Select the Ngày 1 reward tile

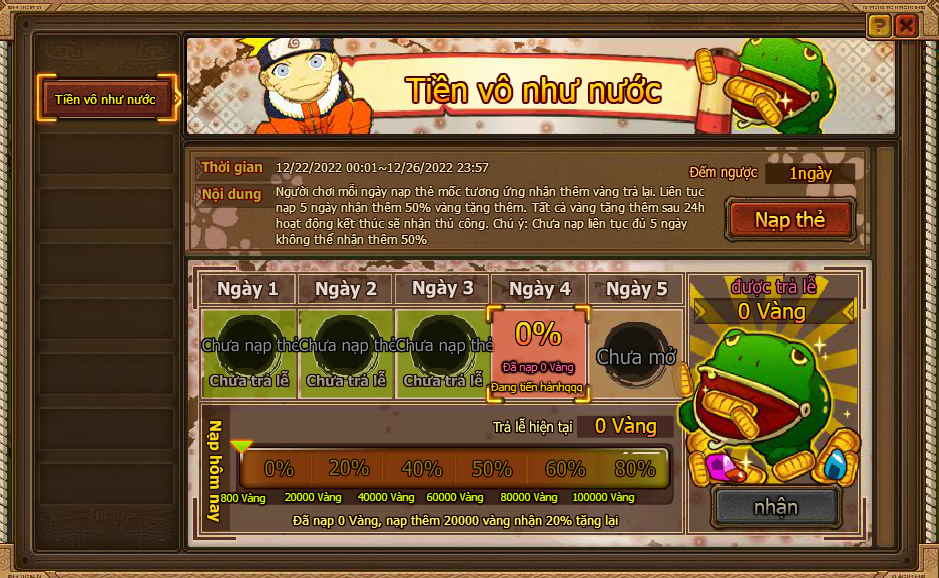pos(248,354)
